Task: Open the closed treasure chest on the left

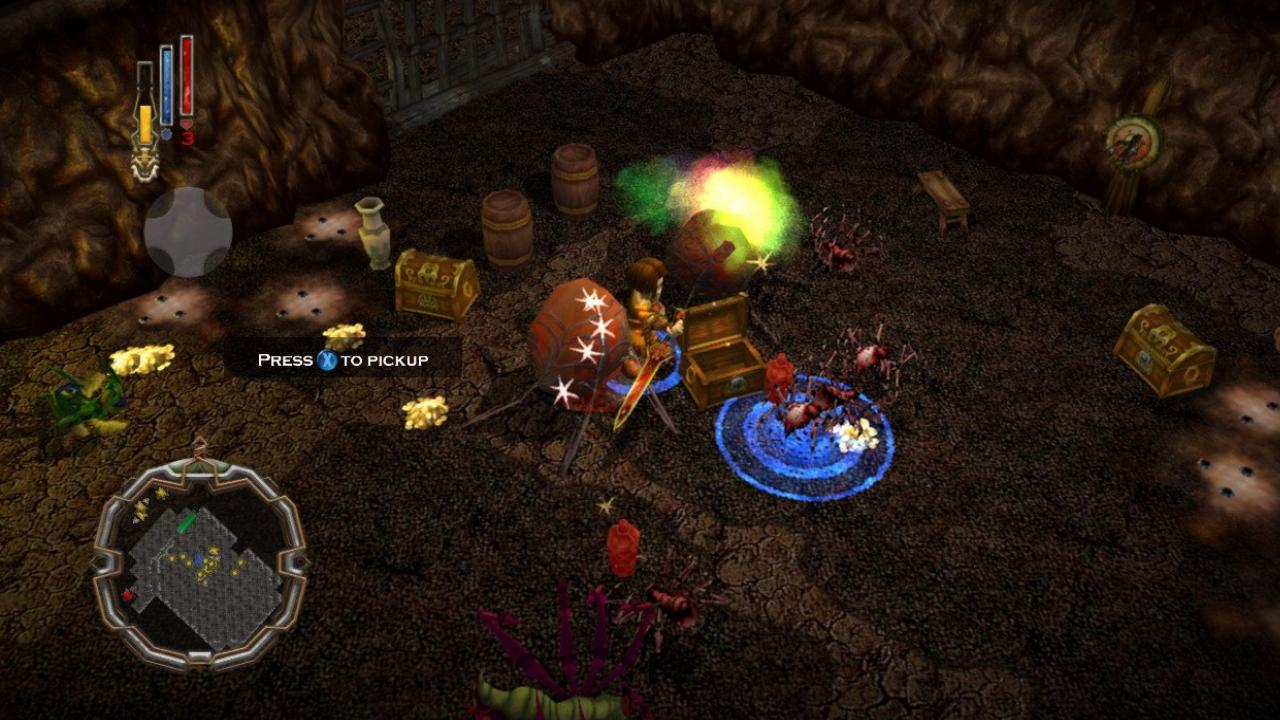Action: (435, 285)
